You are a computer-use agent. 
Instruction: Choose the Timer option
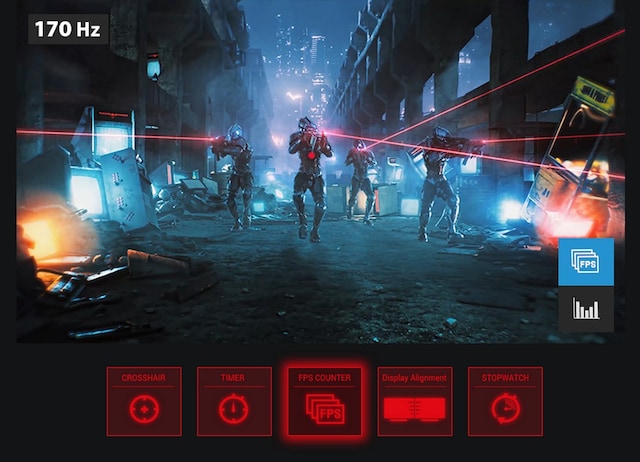pyautogui.click(x=234, y=401)
